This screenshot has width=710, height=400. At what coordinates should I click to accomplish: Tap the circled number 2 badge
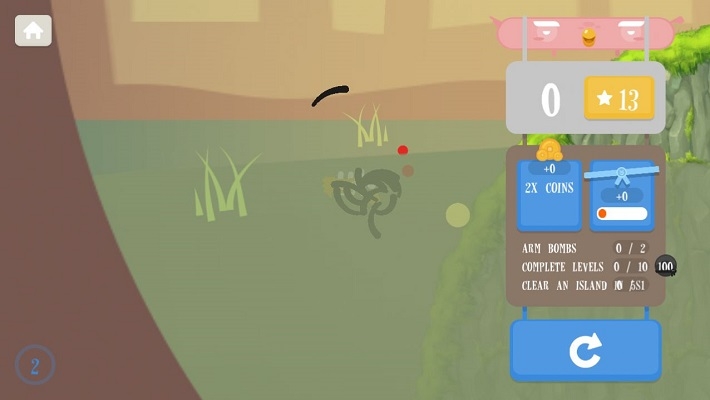[x=35, y=365]
